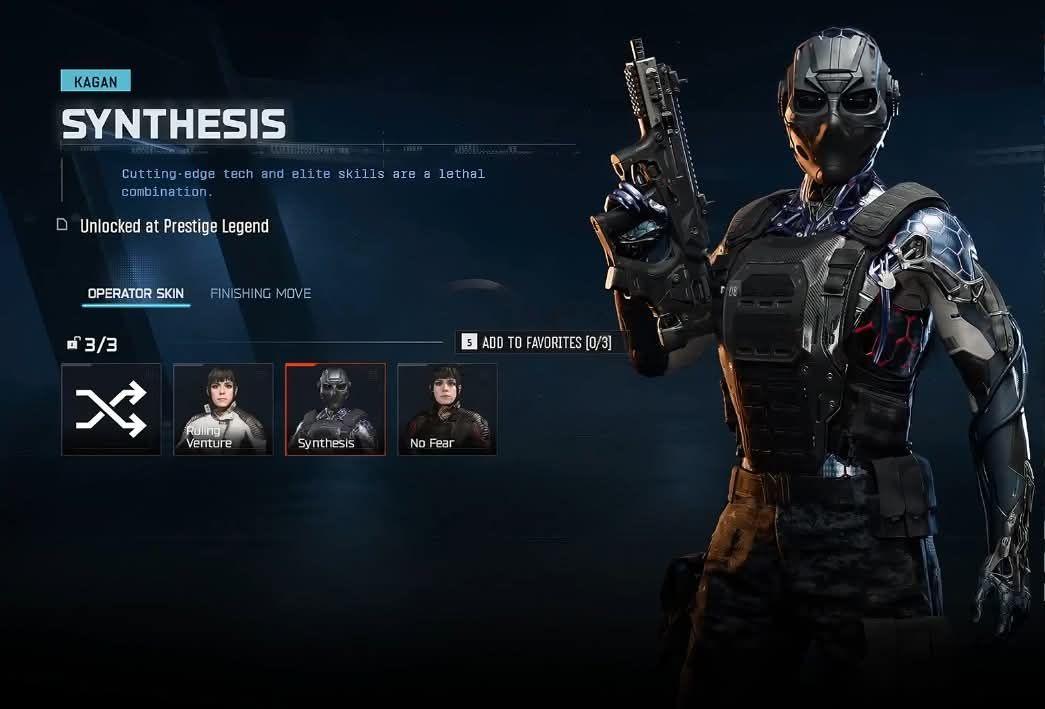Pick the No Fear operator skin
The image size is (1045, 709).
[x=447, y=409]
